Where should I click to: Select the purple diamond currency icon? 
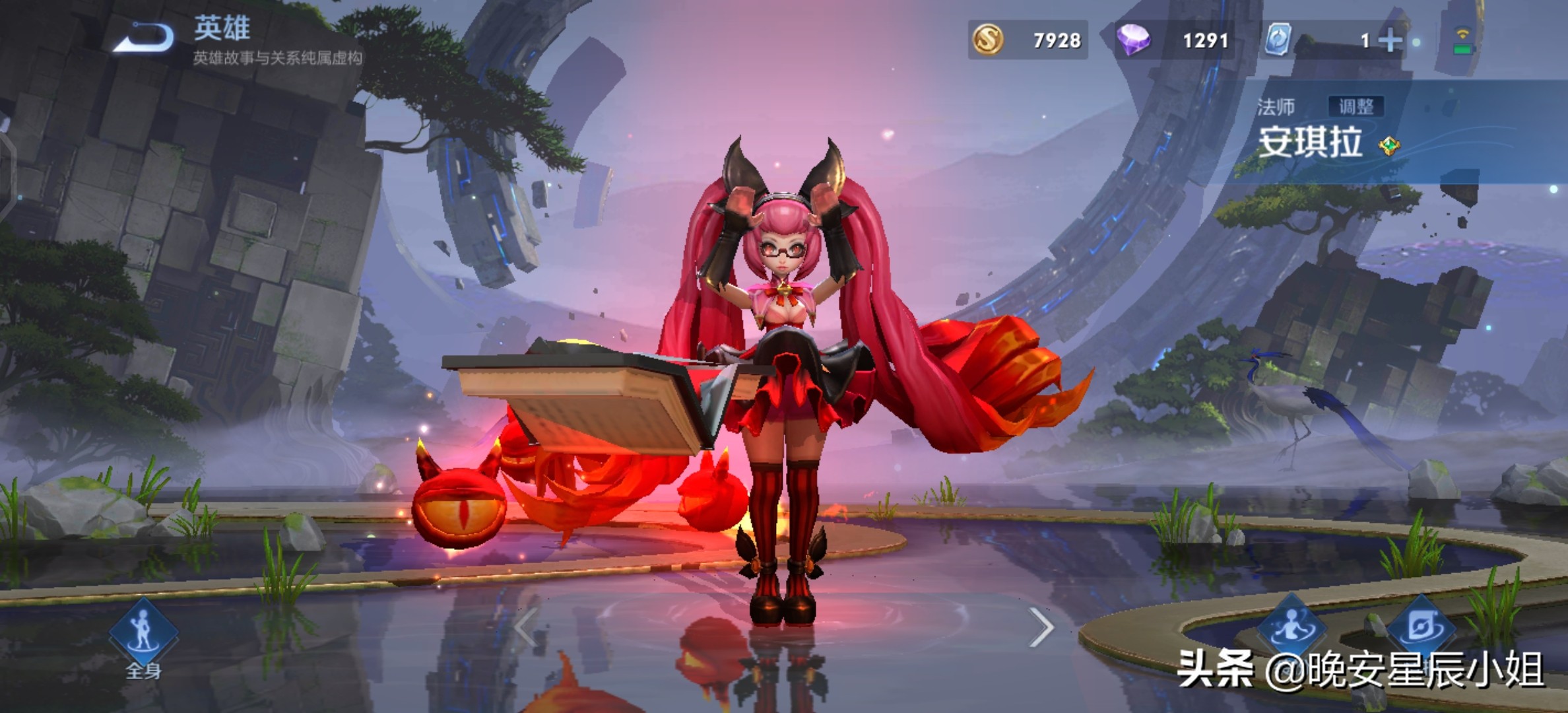pos(1133,40)
